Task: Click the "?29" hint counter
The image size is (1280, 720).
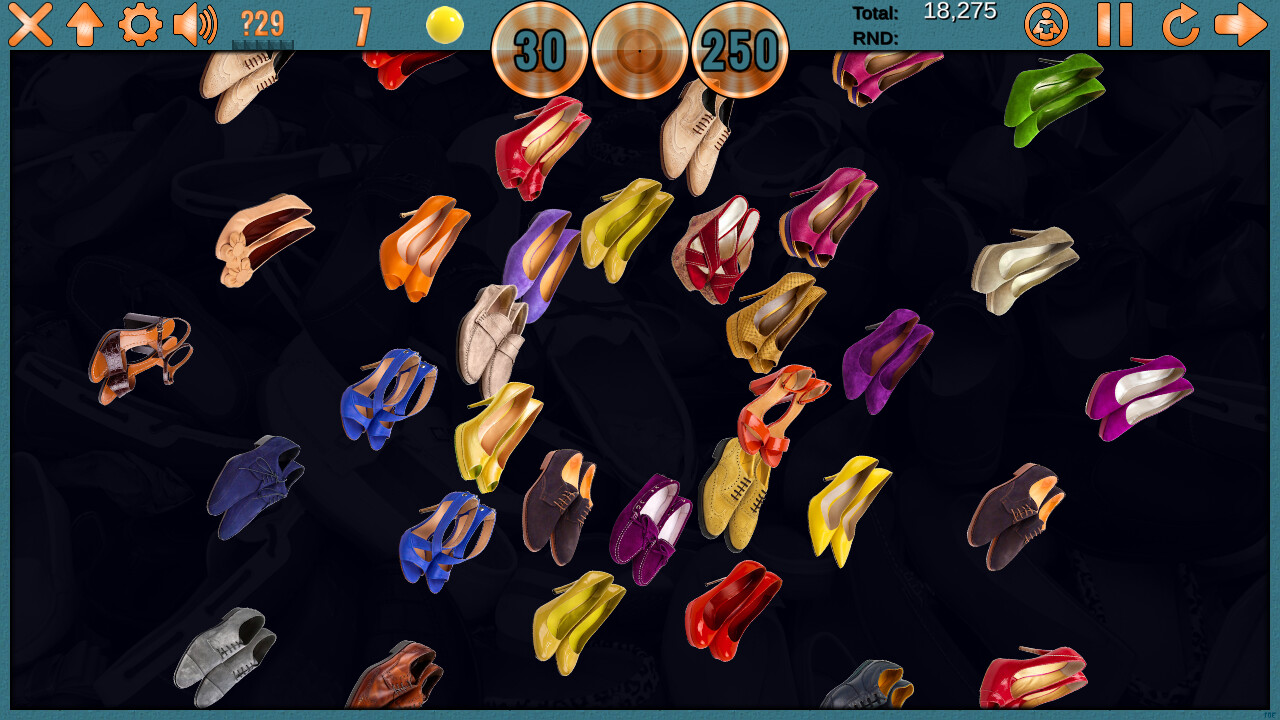Action: 262,24
